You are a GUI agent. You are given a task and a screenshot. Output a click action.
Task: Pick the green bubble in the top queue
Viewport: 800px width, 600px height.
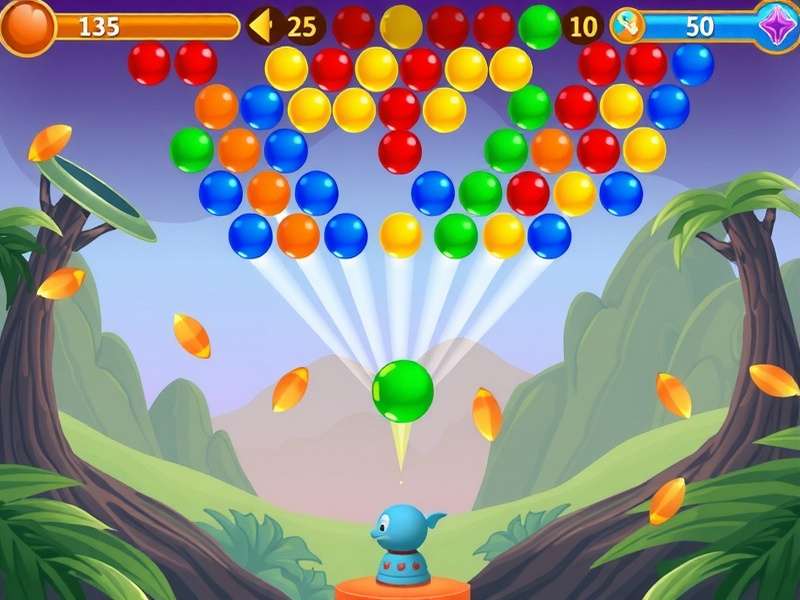click(x=540, y=26)
